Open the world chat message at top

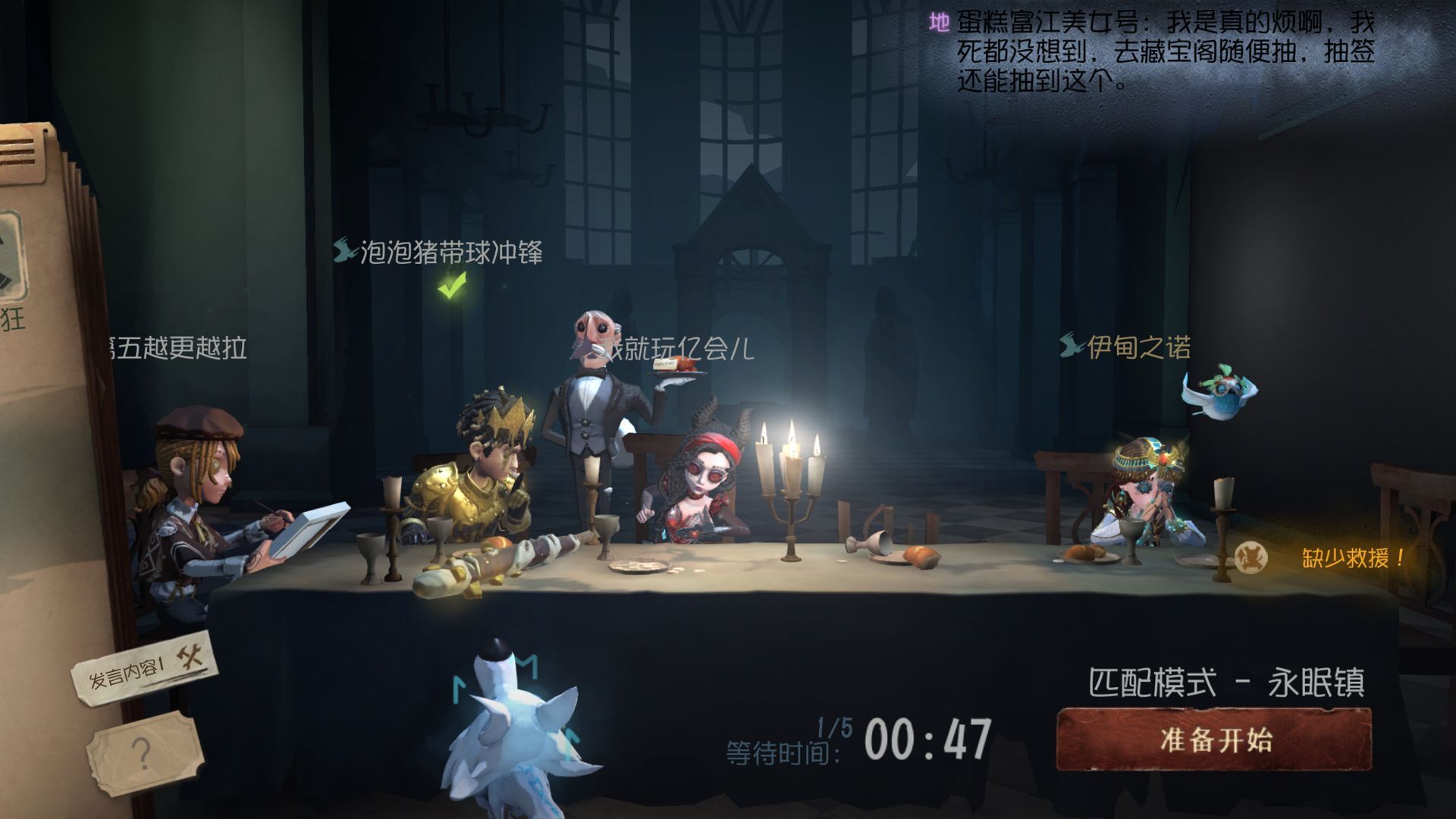pyautogui.click(x=1153, y=52)
